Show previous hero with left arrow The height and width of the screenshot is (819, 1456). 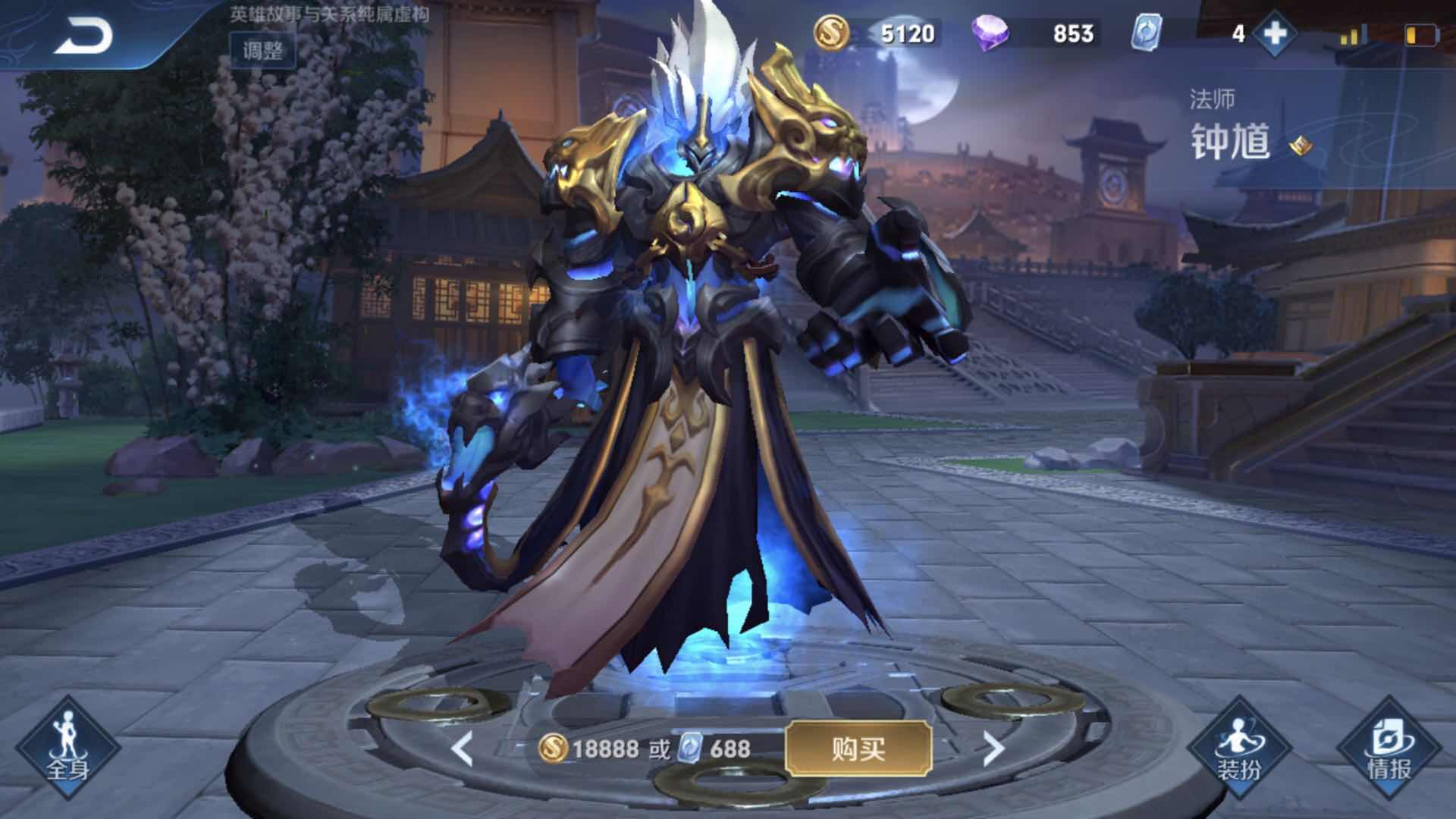(x=462, y=749)
